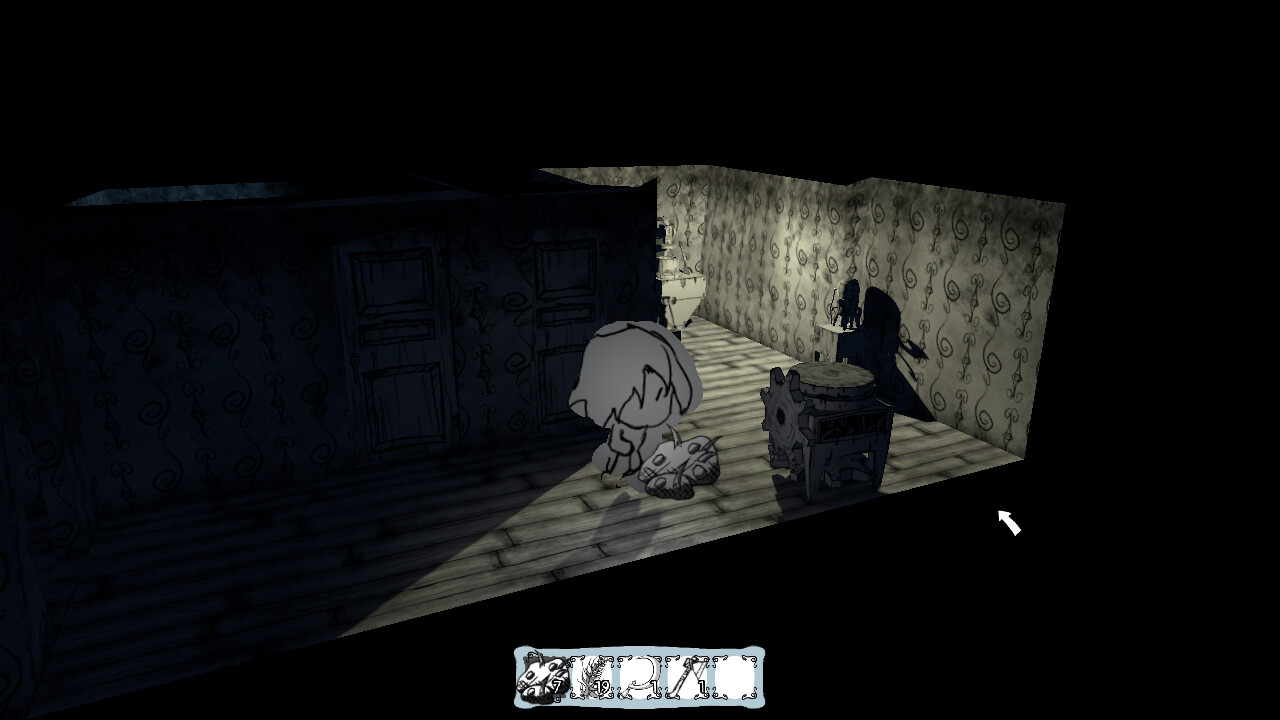
Task: Select the axe in the fourth hotbar slot
Action: tap(686, 676)
